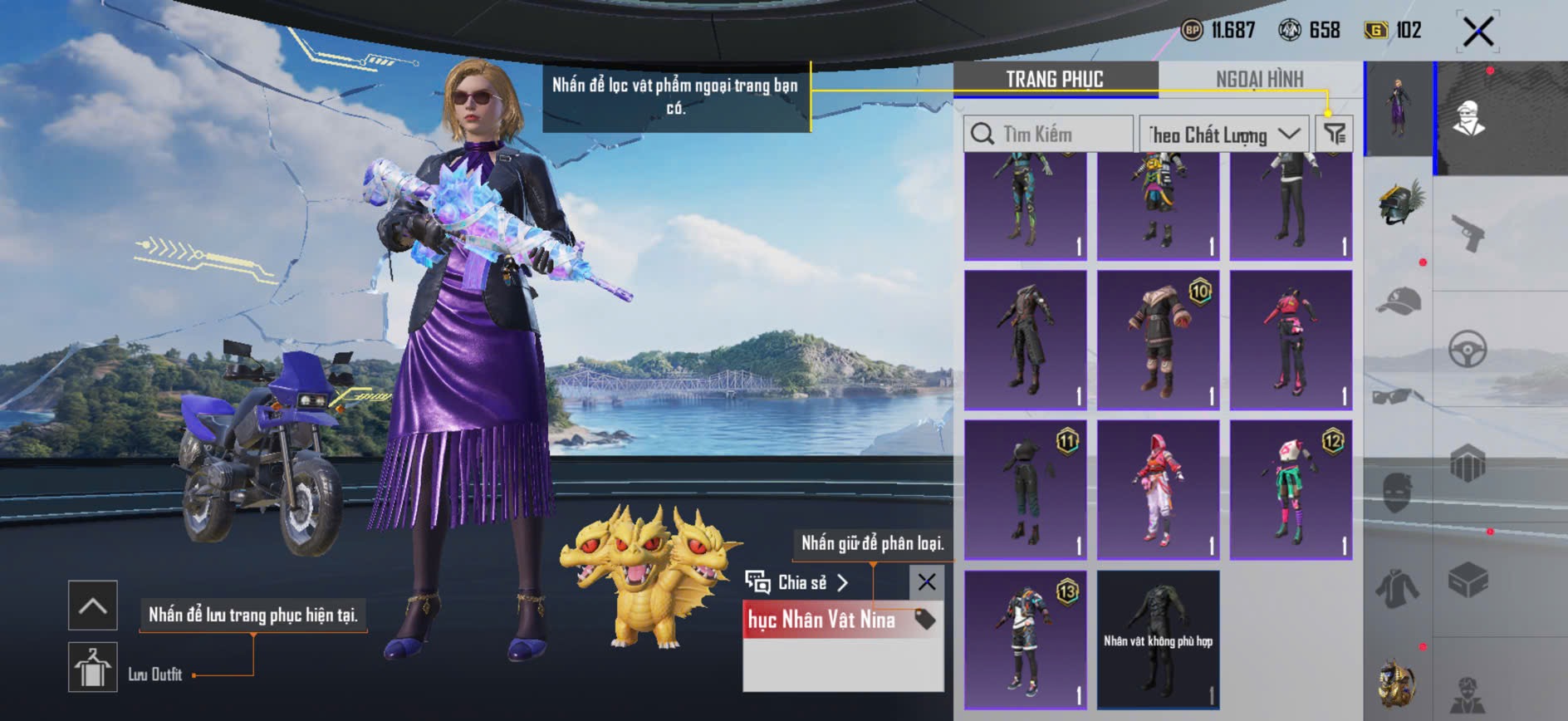Open the Theo Chất Lượng sort dropdown
Viewport: 1568px width, 721px height.
1223,134
